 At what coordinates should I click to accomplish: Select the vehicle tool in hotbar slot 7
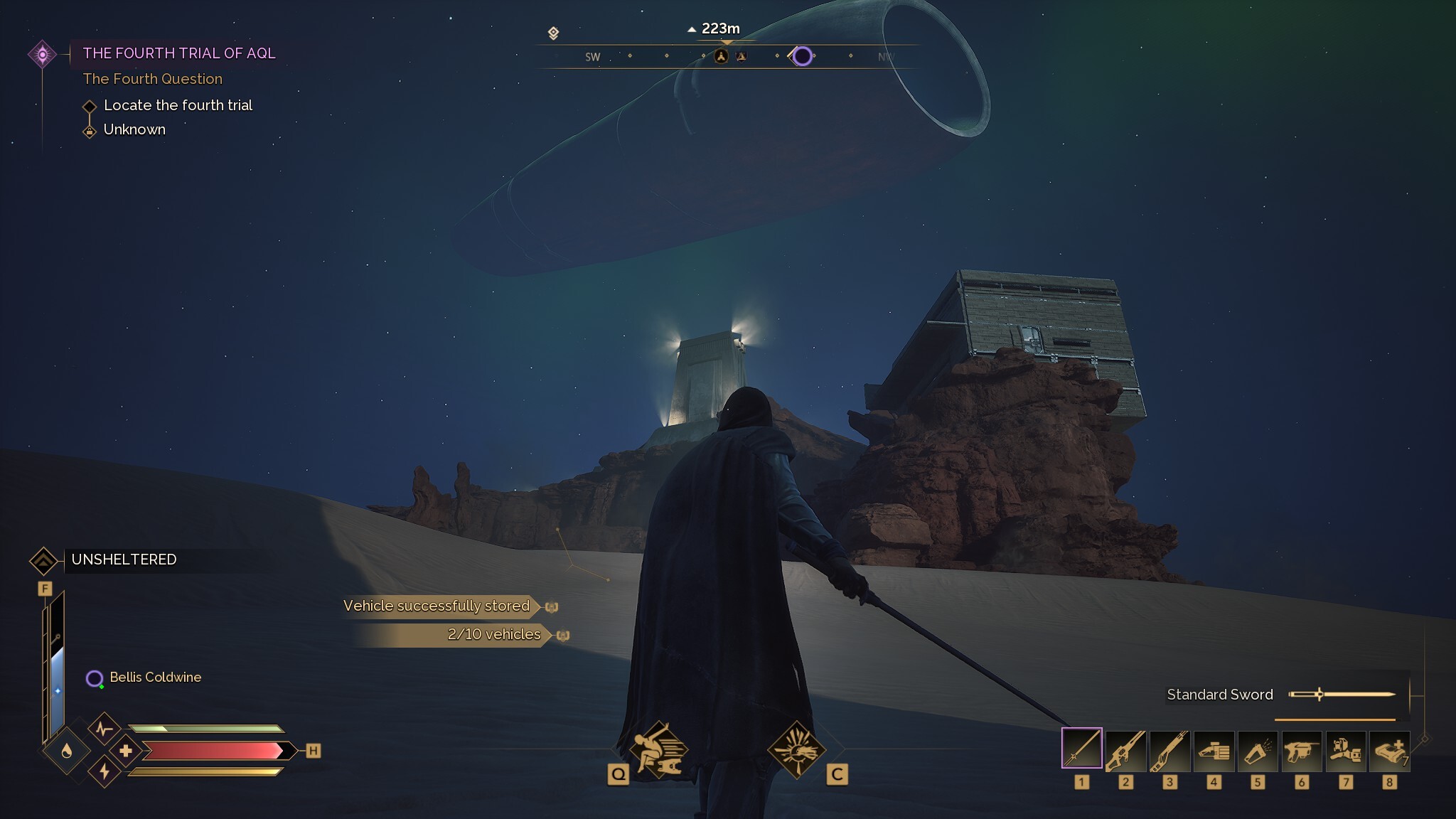click(1346, 751)
